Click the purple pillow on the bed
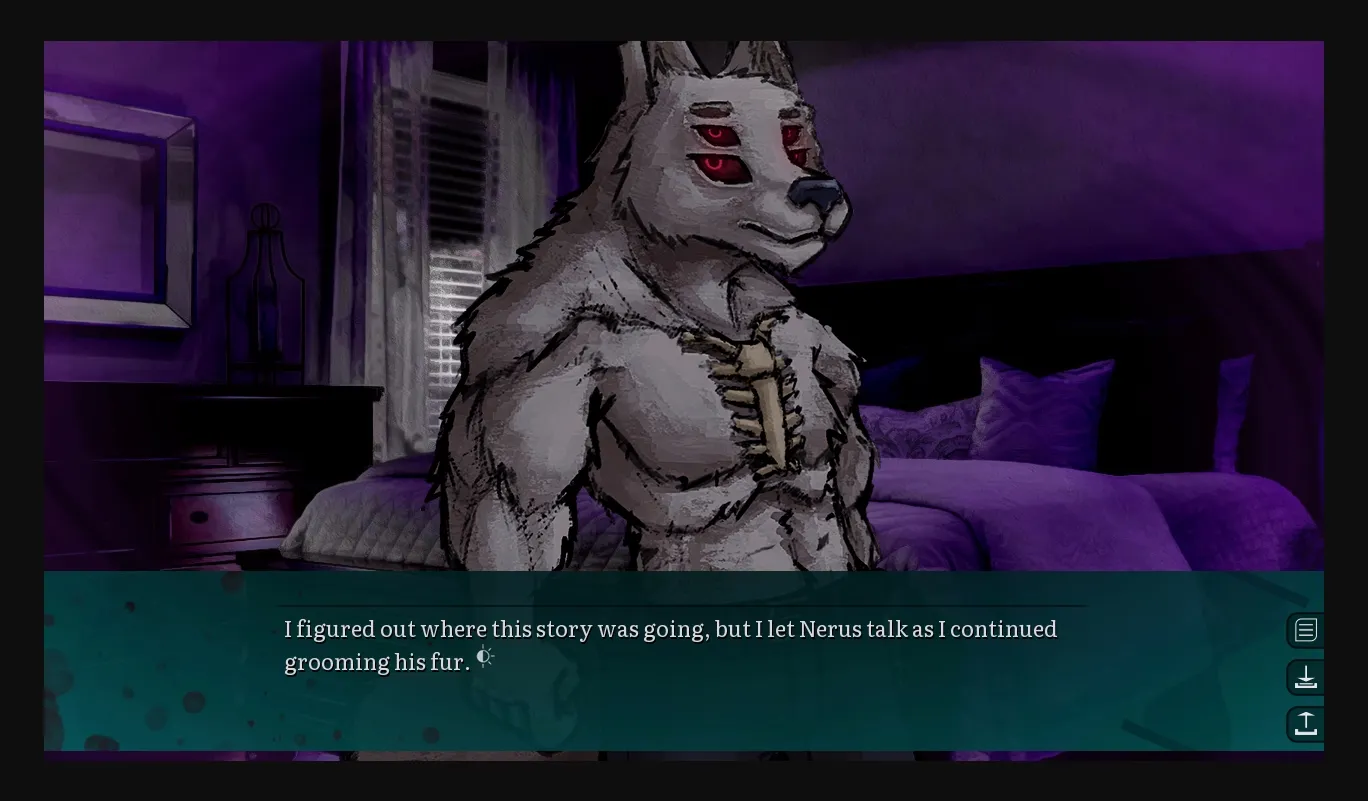 (x=1045, y=410)
